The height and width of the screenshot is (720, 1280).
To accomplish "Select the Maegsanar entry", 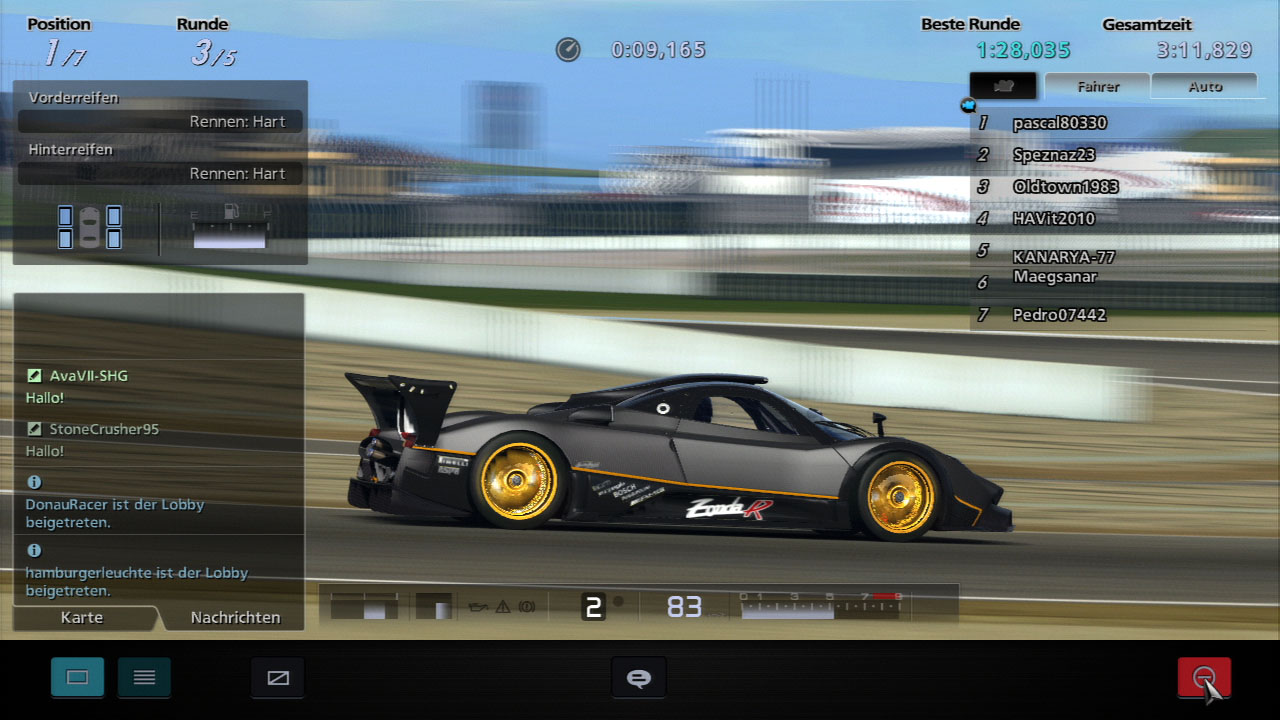I will (x=1054, y=277).
